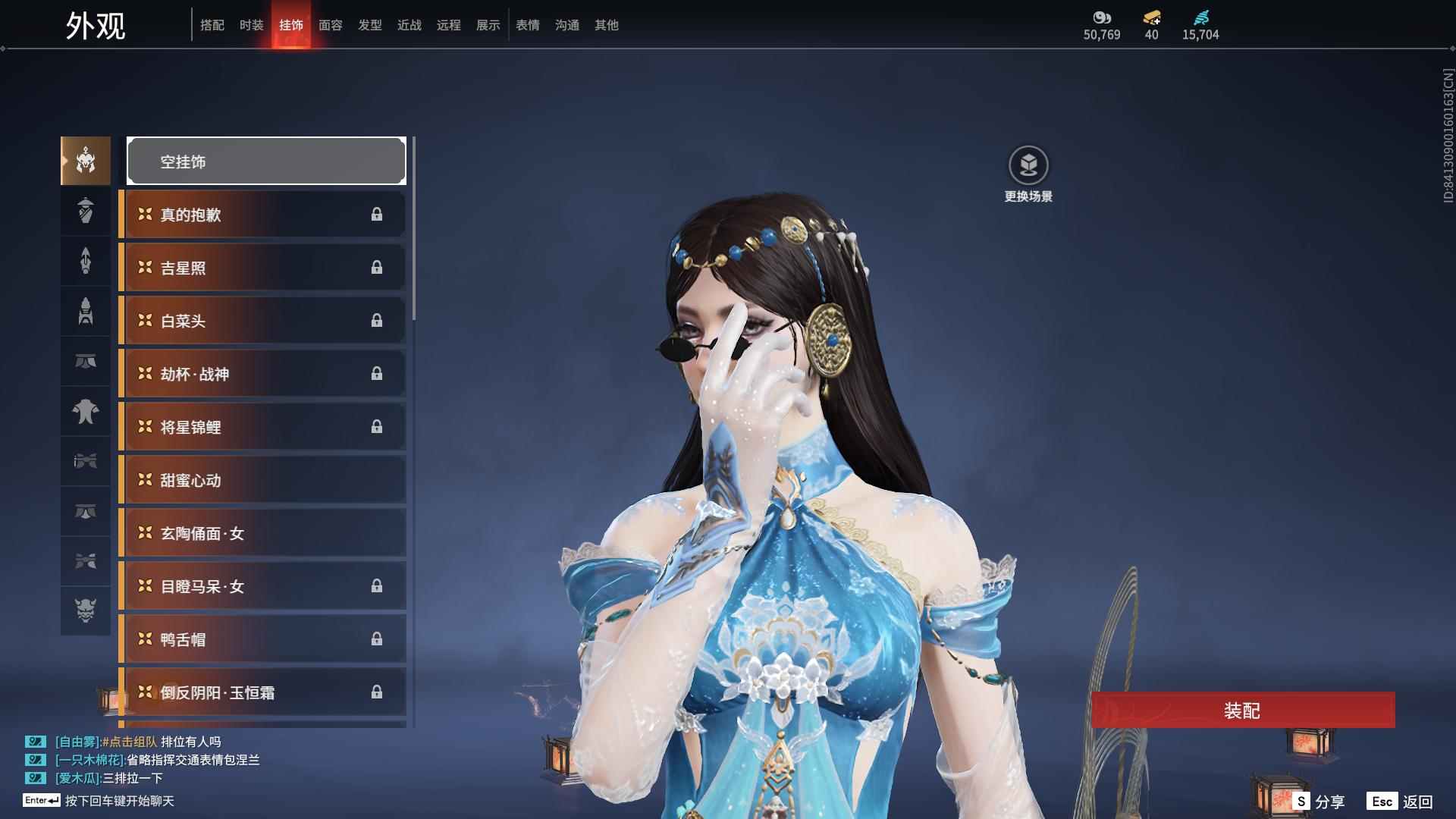This screenshot has width=1456, height=819.
Task: Select the 玄陶俑面·女 accessory
Action: point(262,533)
